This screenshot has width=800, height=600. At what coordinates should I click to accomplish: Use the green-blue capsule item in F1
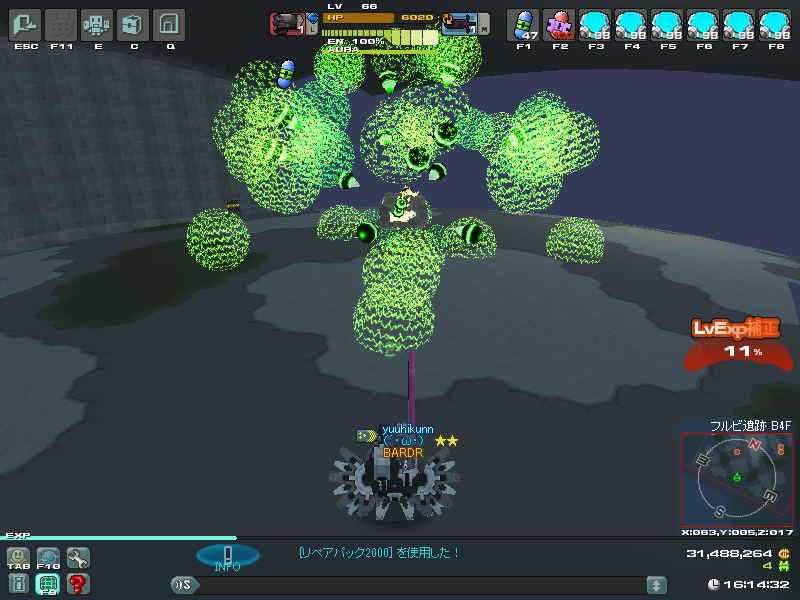tap(524, 24)
